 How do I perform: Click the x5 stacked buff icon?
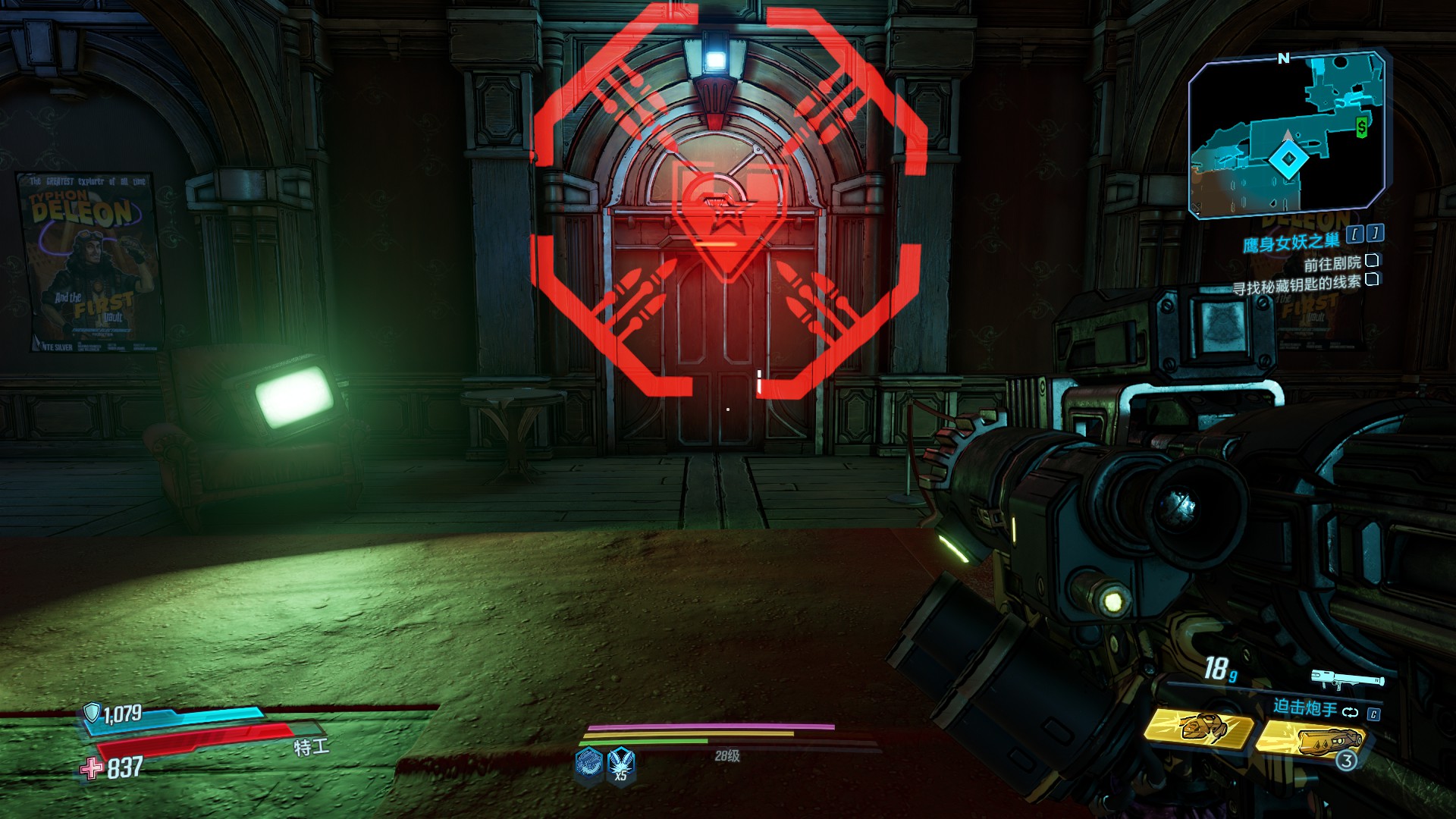tap(620, 763)
